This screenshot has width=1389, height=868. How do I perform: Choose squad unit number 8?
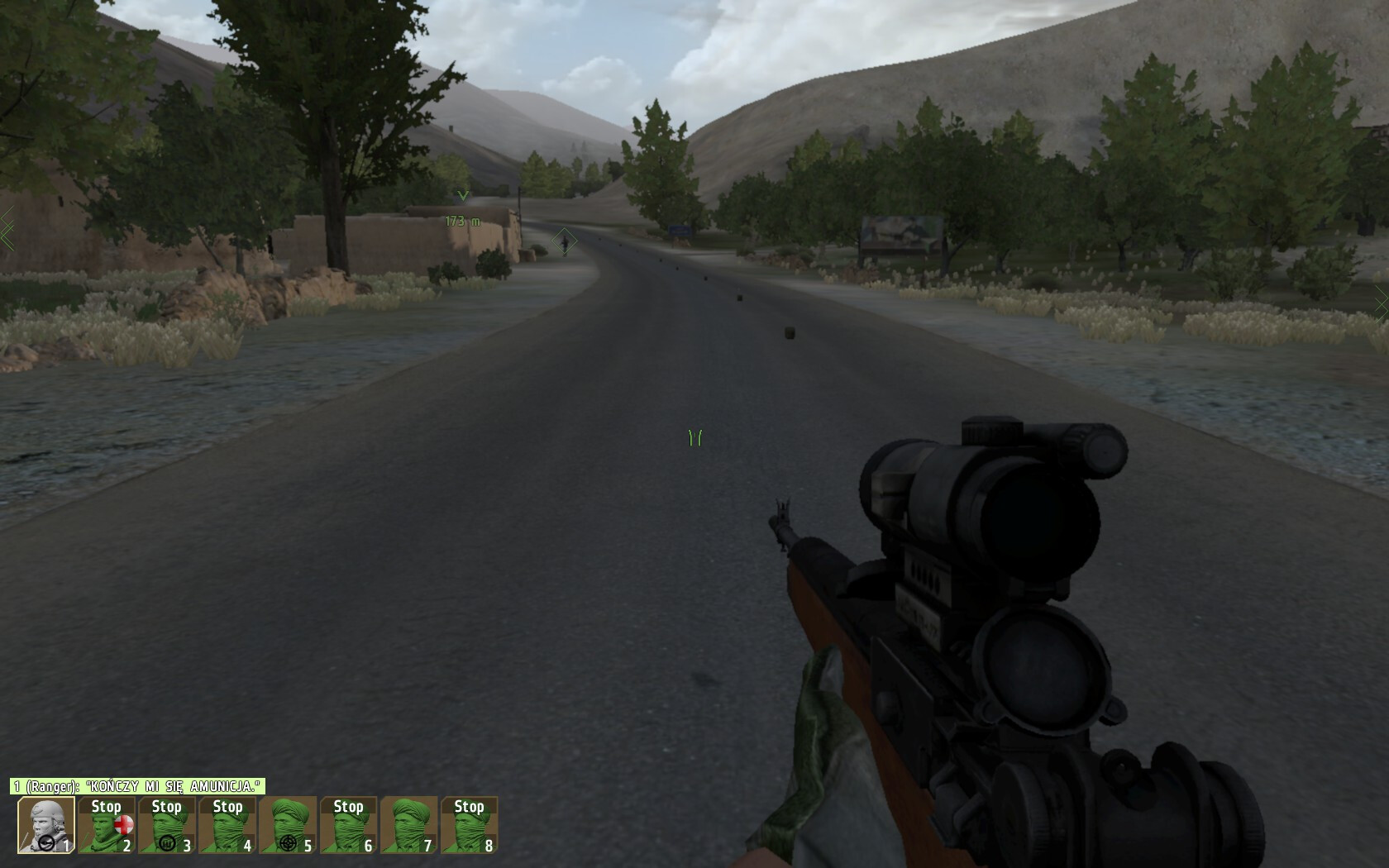click(x=469, y=824)
